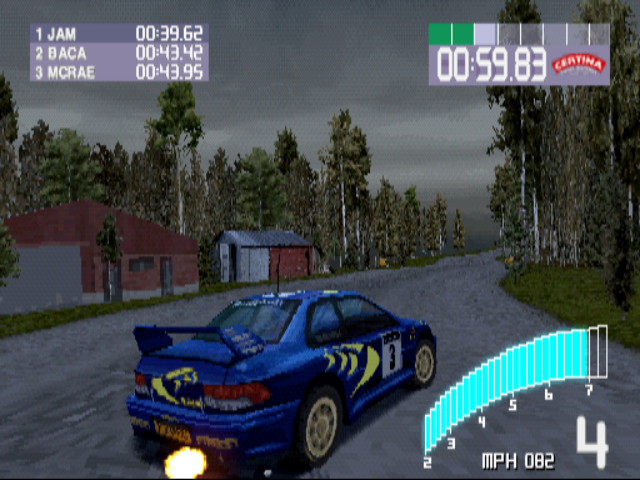Select the MCRAE third-place leaderboard row
The image size is (640, 480).
(x=118, y=71)
